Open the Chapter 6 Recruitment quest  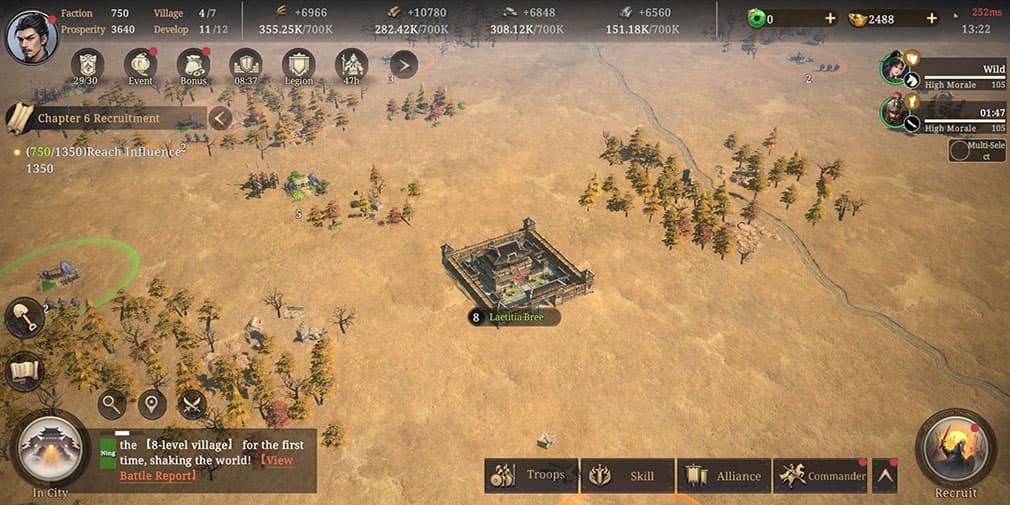[x=98, y=118]
